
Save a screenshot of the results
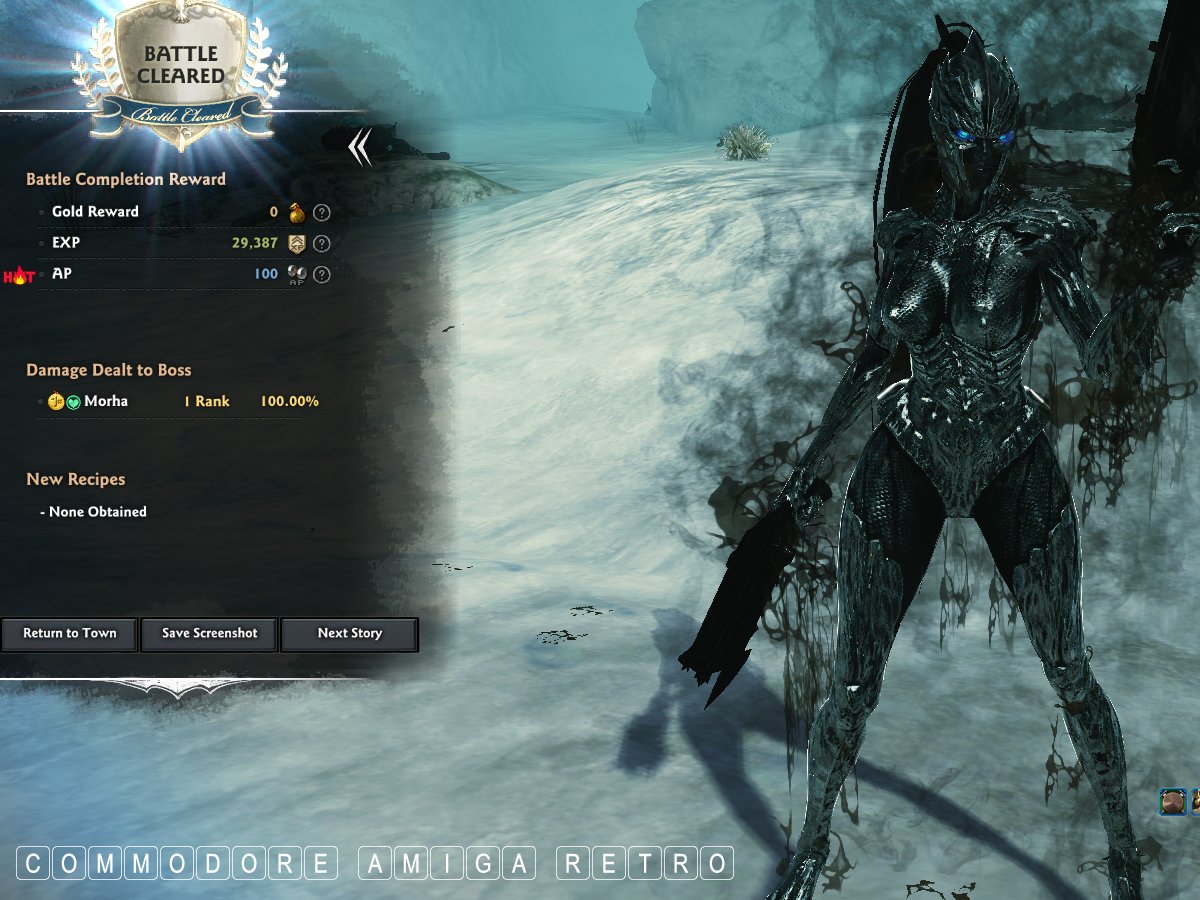[209, 634]
